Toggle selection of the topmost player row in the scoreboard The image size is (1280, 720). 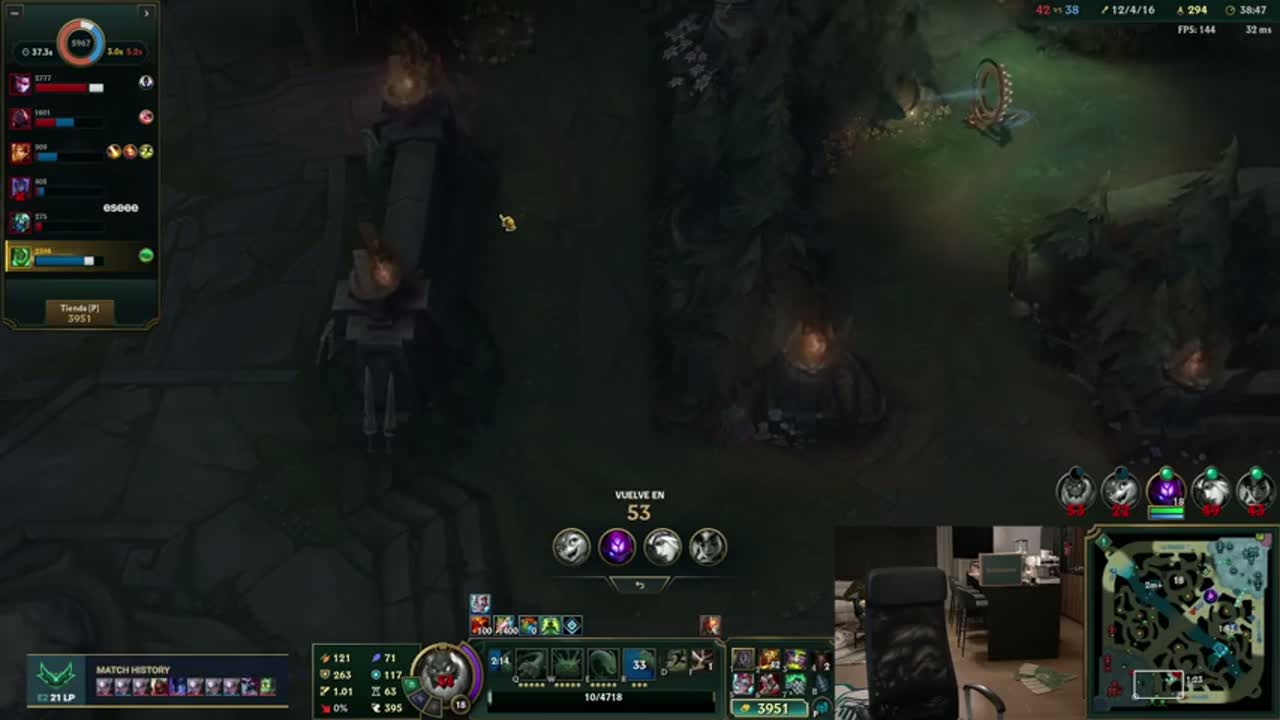(75, 85)
